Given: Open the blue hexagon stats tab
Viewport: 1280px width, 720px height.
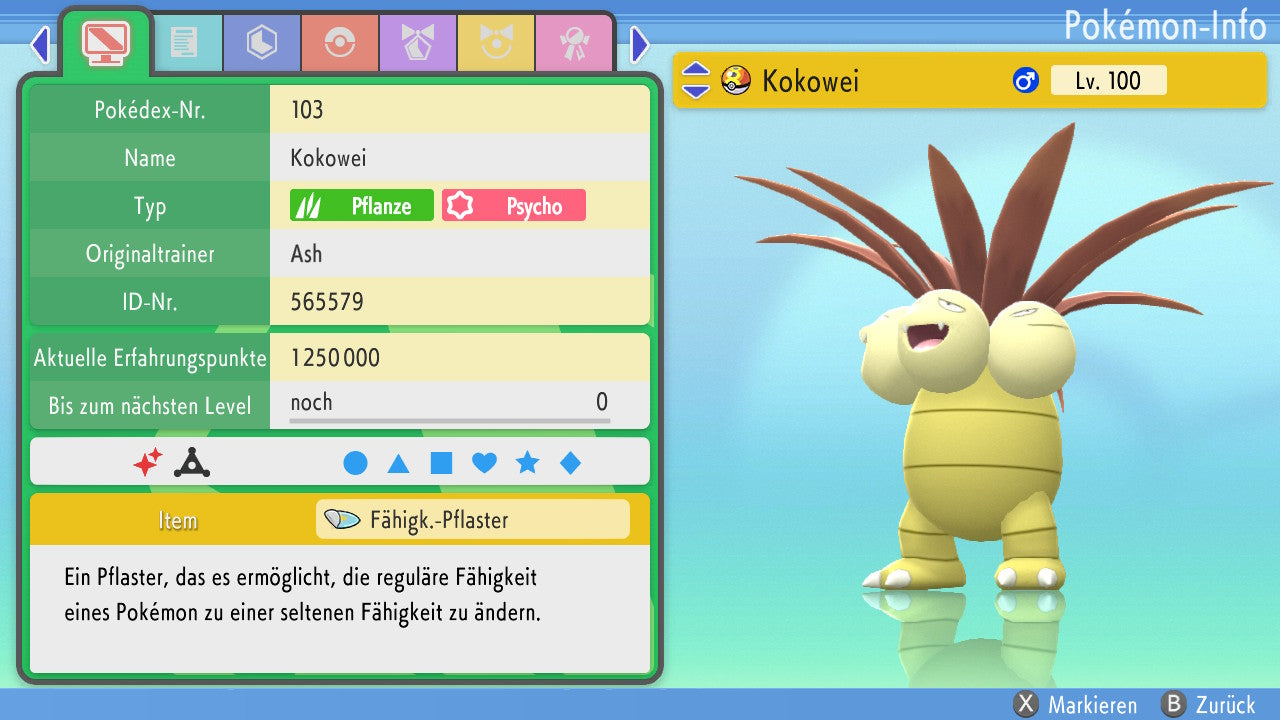Looking at the screenshot, I should tap(261, 43).
